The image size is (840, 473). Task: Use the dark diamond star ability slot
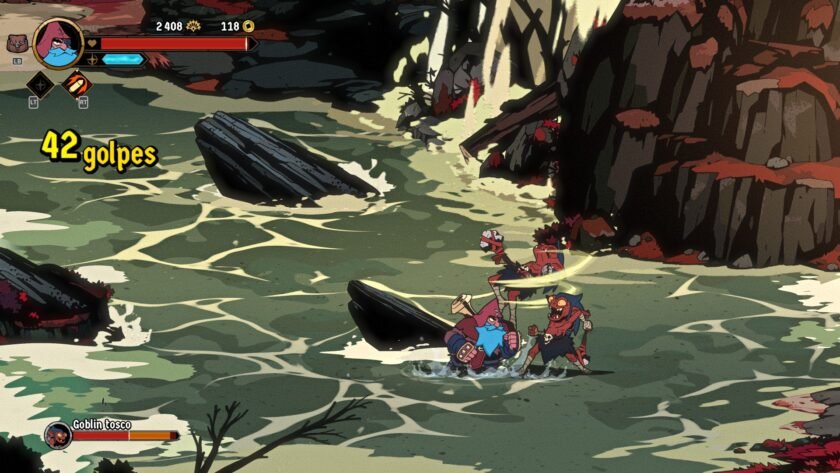click(x=40, y=83)
